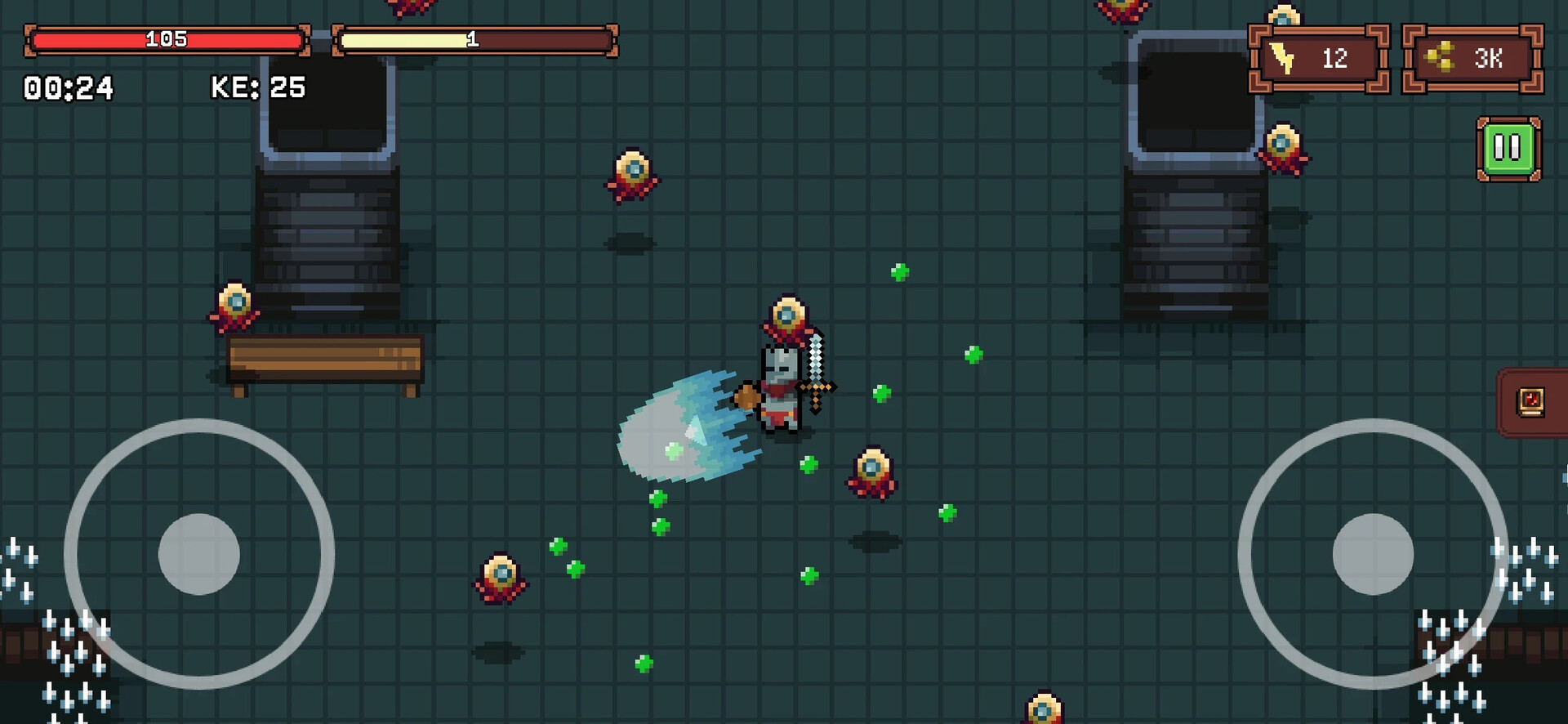Image resolution: width=1568 pixels, height=724 pixels.
Task: Click the eye enemy below the pause button
Action: coord(1284,145)
